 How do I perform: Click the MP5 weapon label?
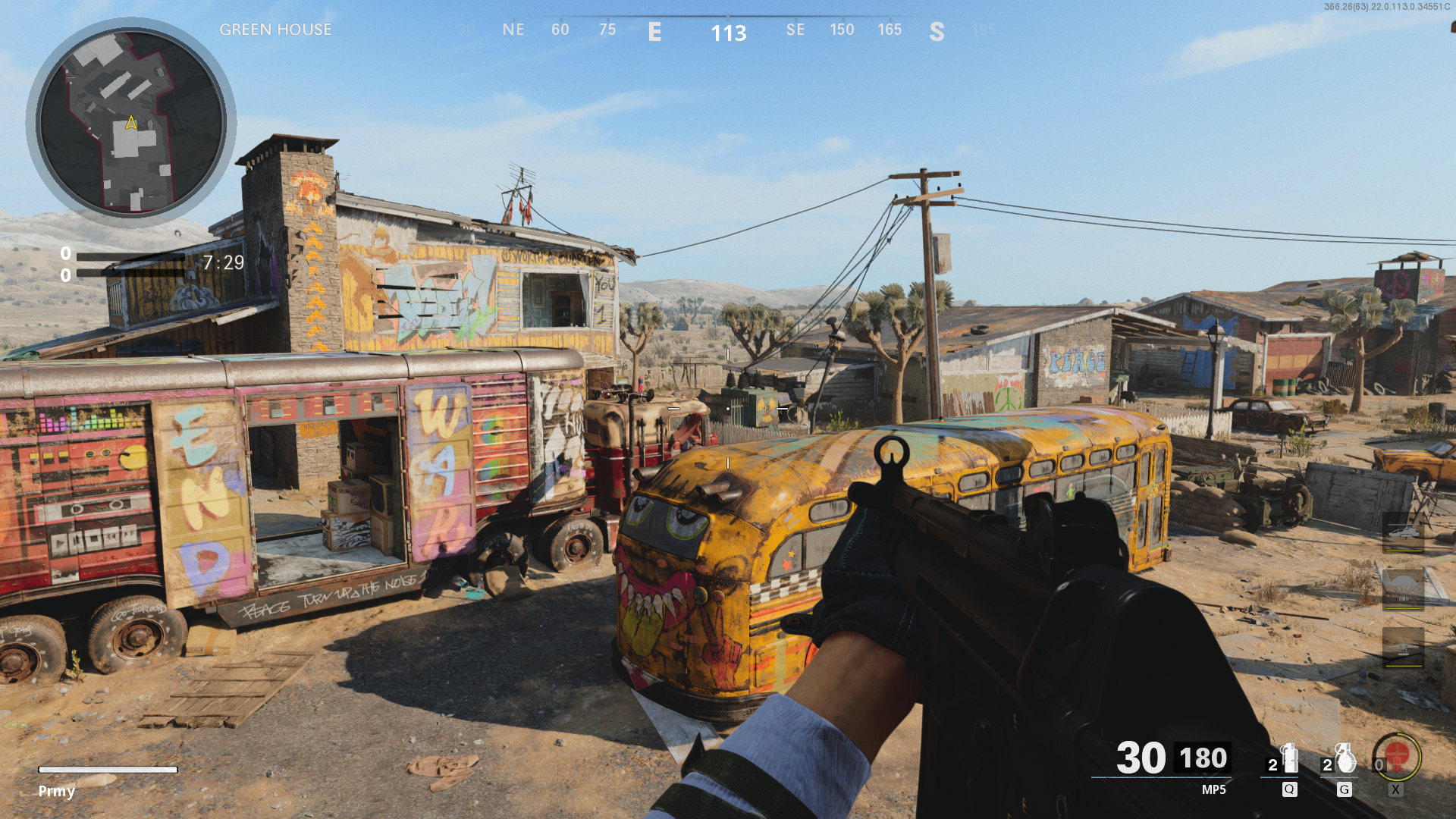(x=1213, y=789)
